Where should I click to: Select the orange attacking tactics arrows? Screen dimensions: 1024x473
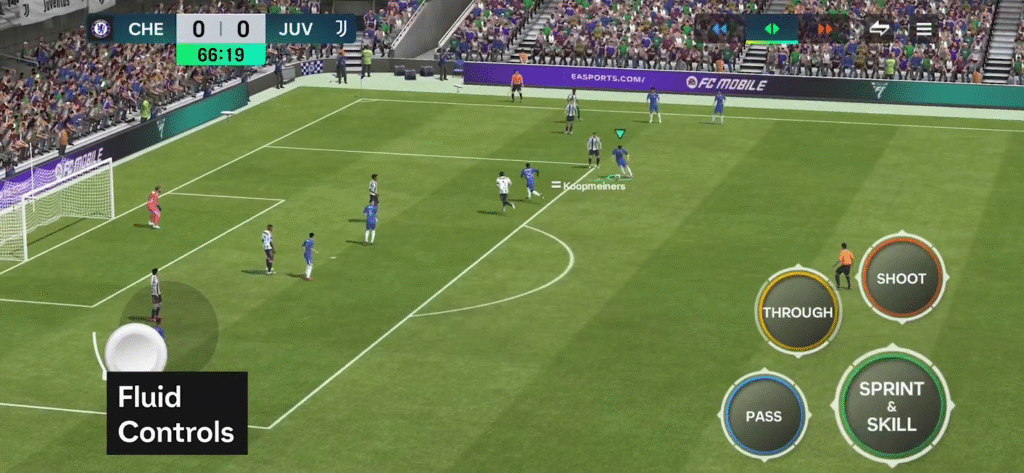pos(824,29)
